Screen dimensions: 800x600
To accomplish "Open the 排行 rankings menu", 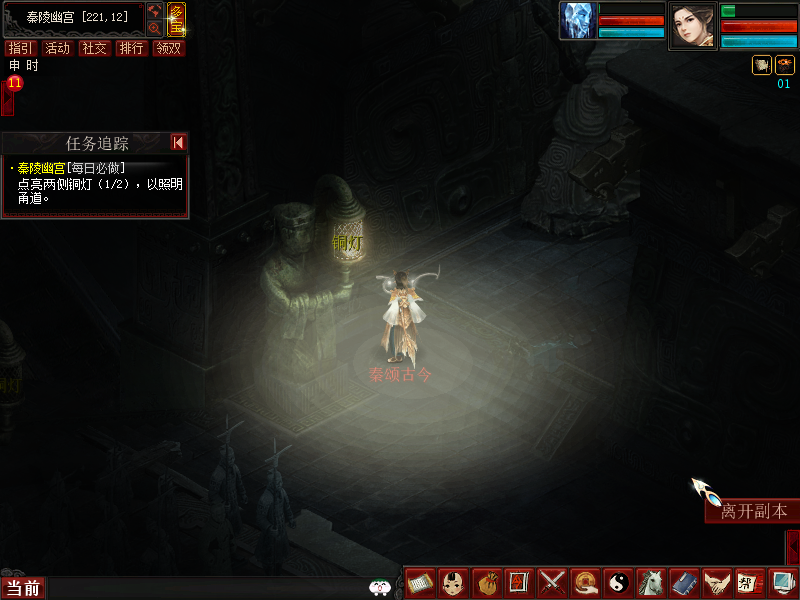I will point(131,48).
